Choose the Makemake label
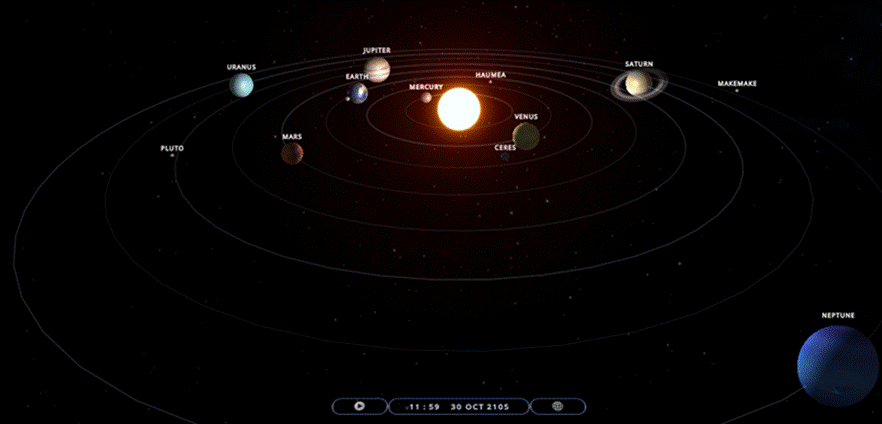This screenshot has width=882, height=424. click(x=737, y=84)
